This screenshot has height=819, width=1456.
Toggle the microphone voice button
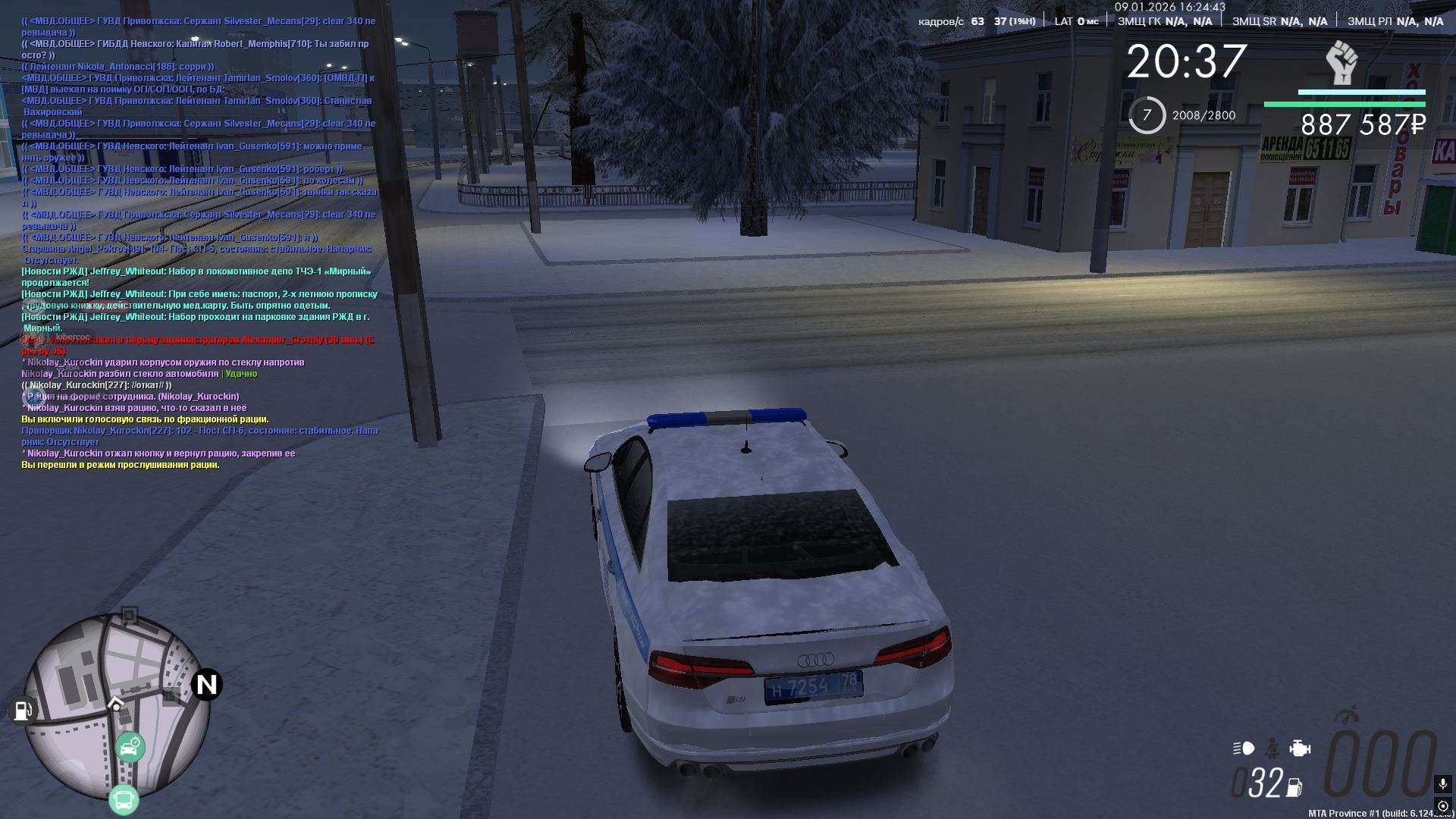tap(1442, 783)
